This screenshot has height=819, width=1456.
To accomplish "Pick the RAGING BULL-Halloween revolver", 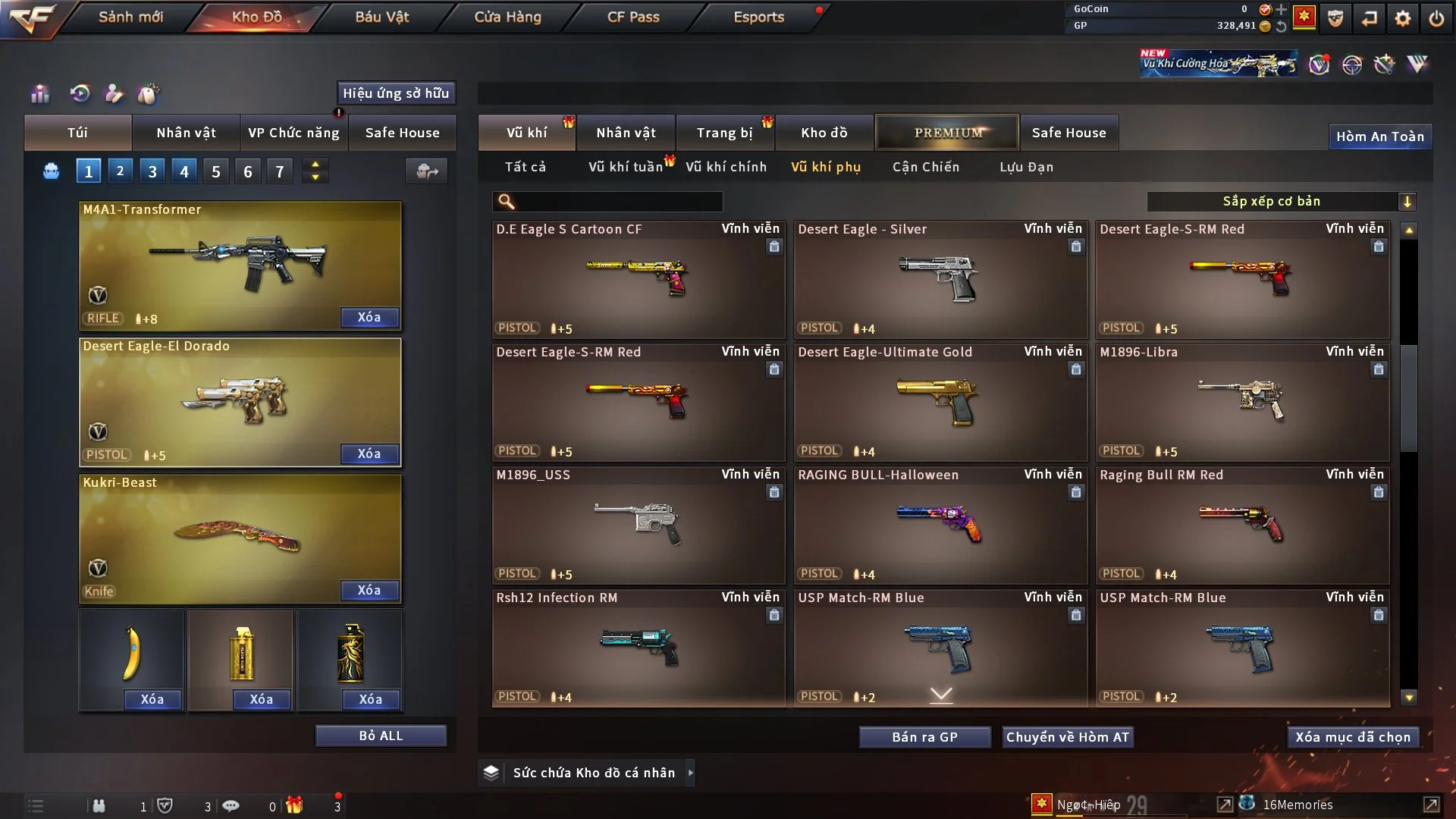I will click(940, 526).
